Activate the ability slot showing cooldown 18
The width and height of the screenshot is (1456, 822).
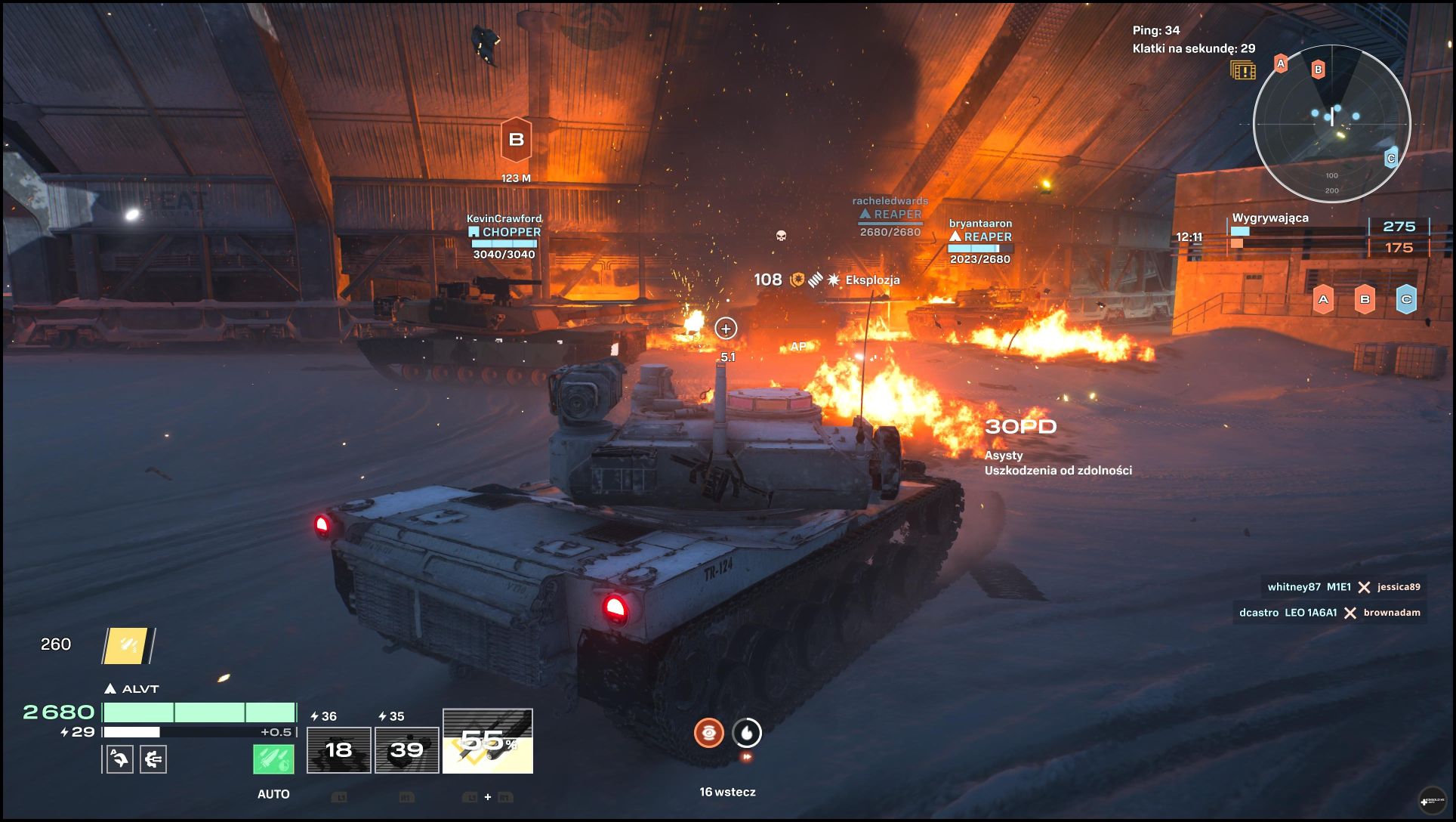(338, 749)
